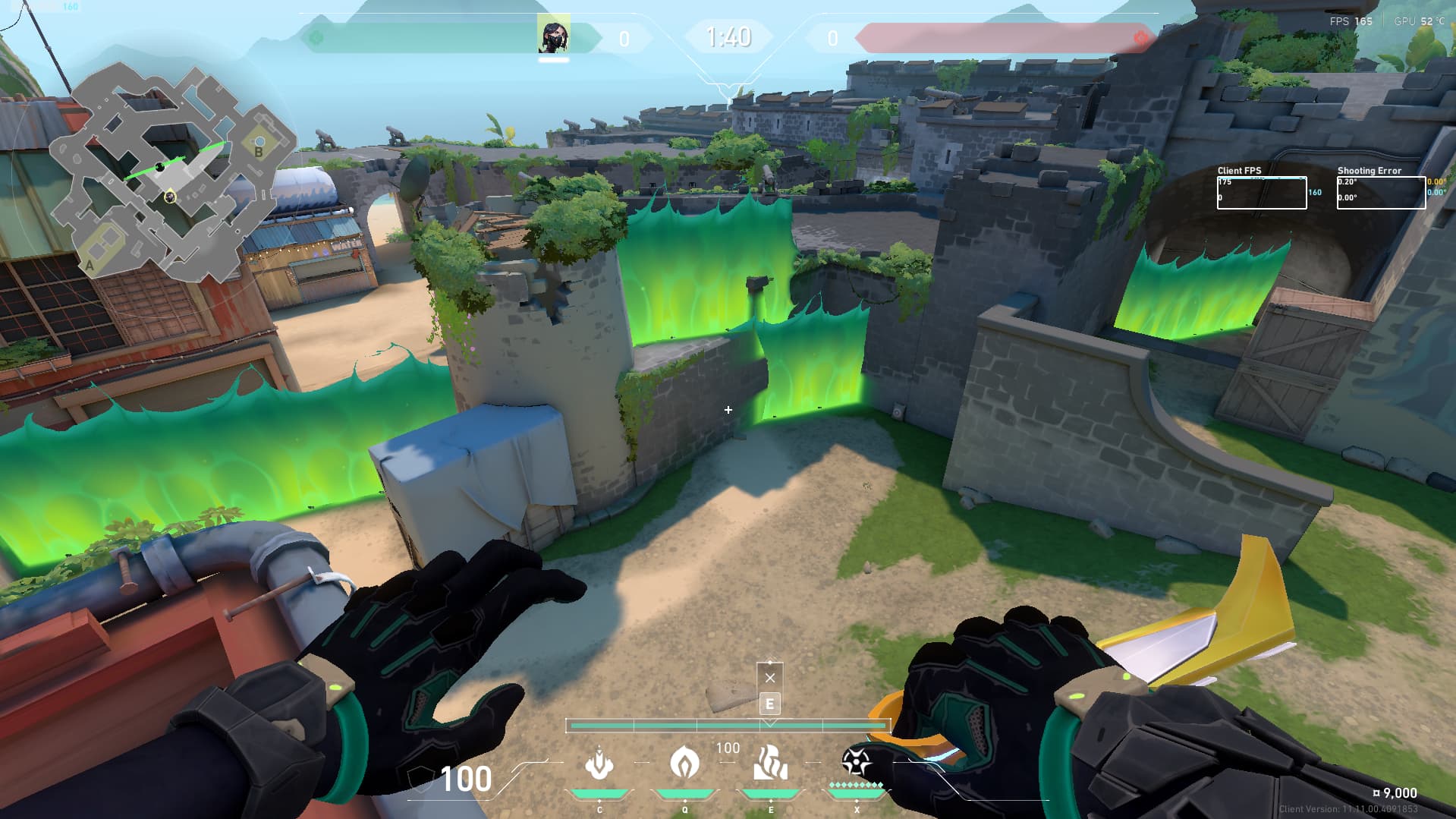
Task: Trigger the Viper's Pit ultimate icon
Action: click(x=856, y=762)
